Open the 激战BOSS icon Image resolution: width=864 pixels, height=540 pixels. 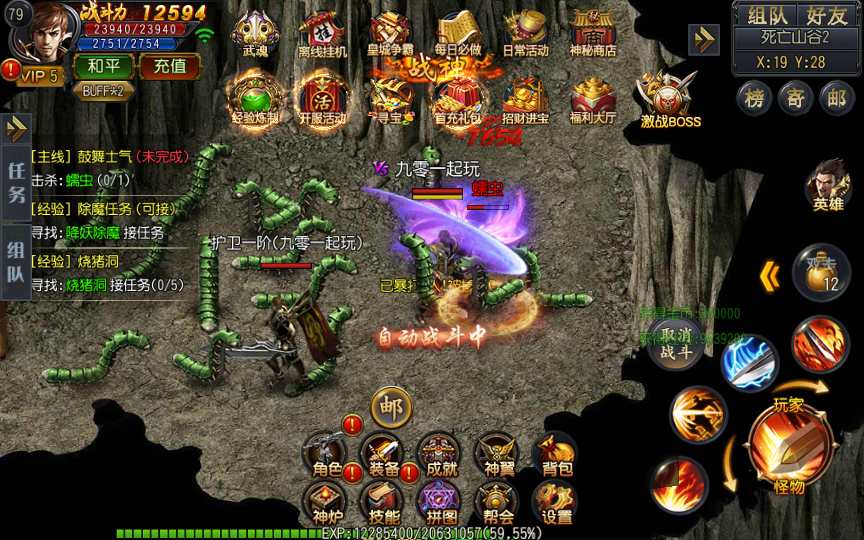[669, 100]
